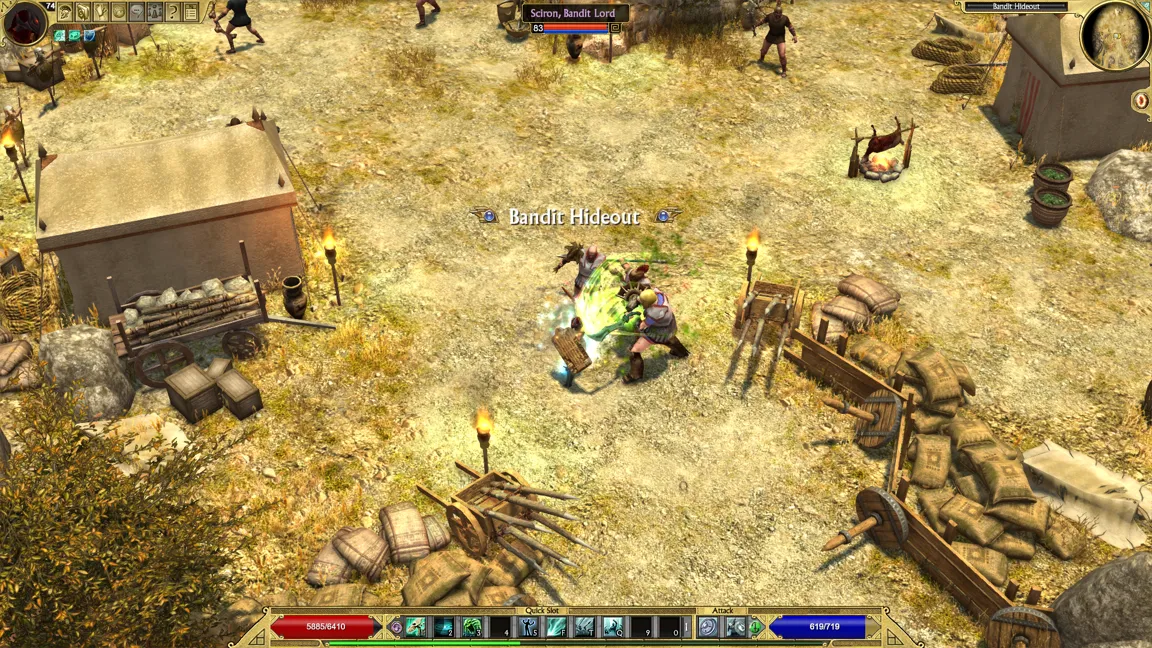Open the party members icon

pos(155,12)
